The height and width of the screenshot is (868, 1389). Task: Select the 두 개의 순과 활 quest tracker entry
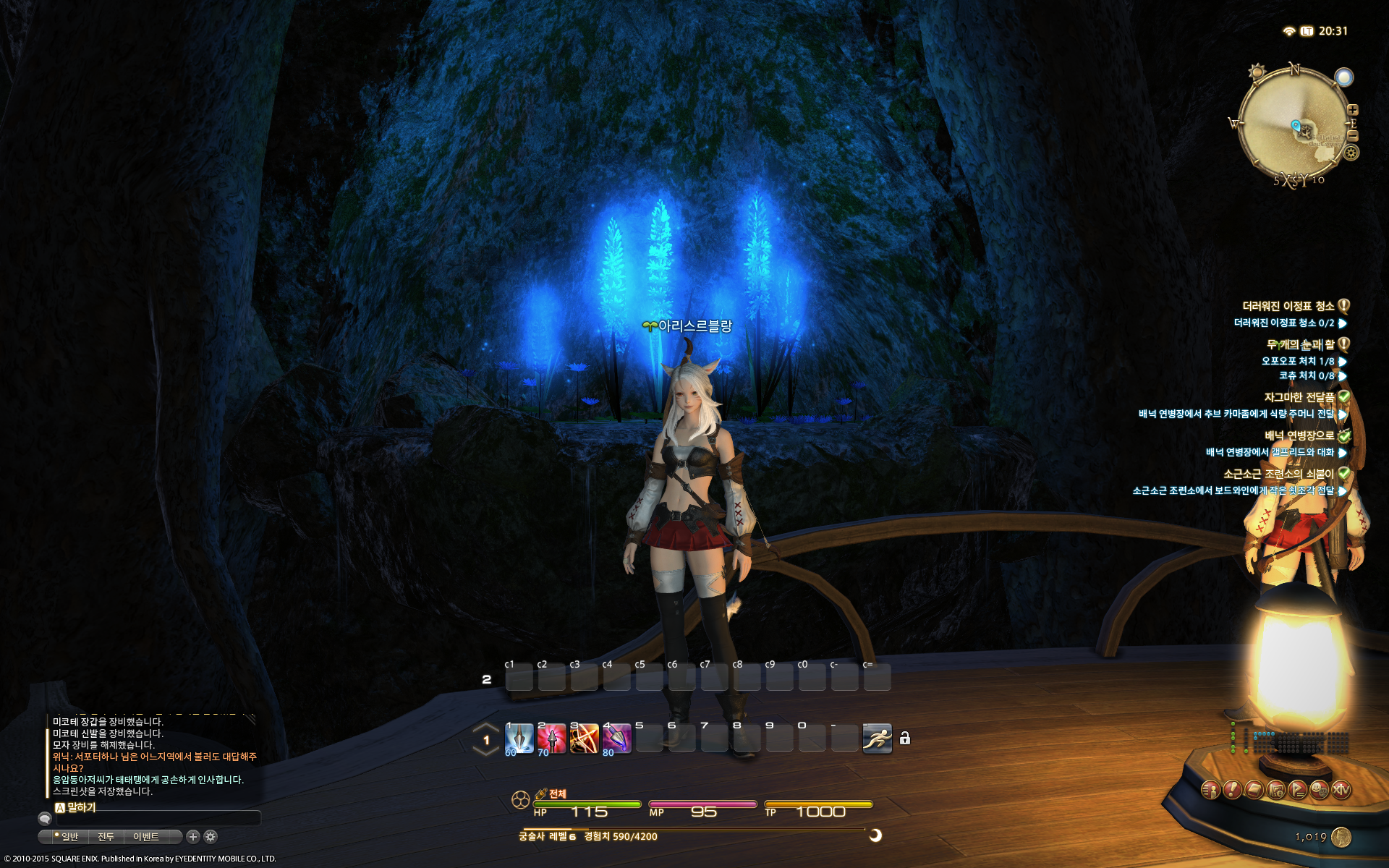coord(1300,344)
